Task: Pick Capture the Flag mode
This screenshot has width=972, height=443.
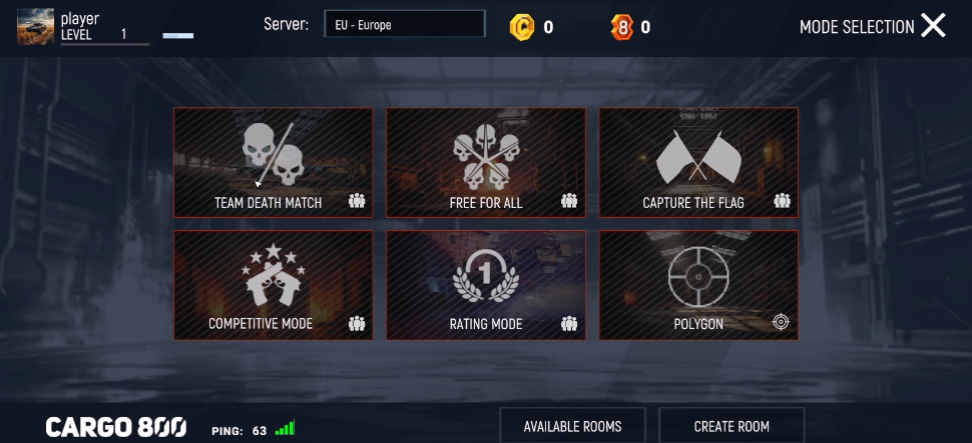Action: point(698,162)
